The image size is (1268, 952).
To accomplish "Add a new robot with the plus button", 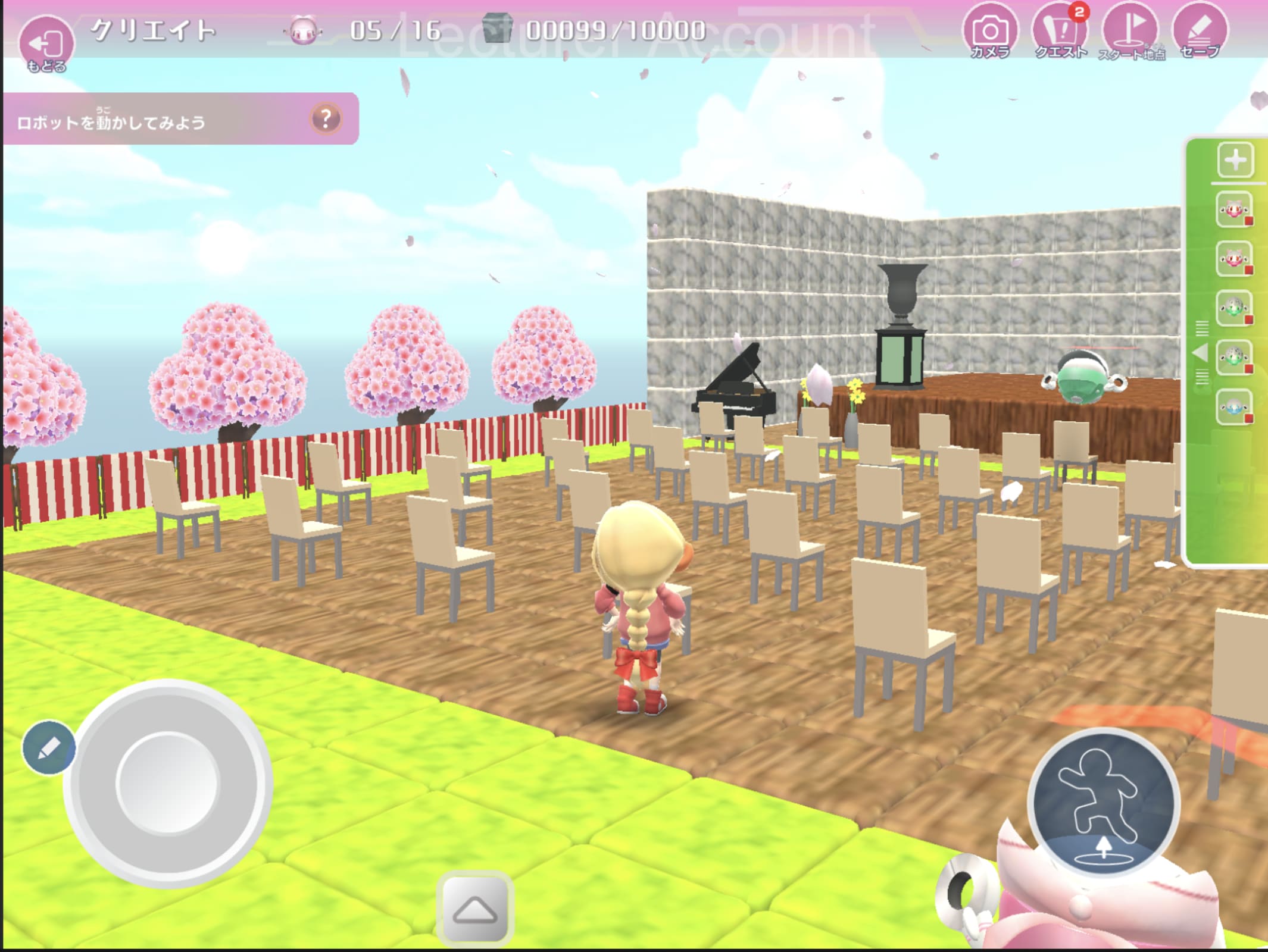I will tap(1235, 160).
